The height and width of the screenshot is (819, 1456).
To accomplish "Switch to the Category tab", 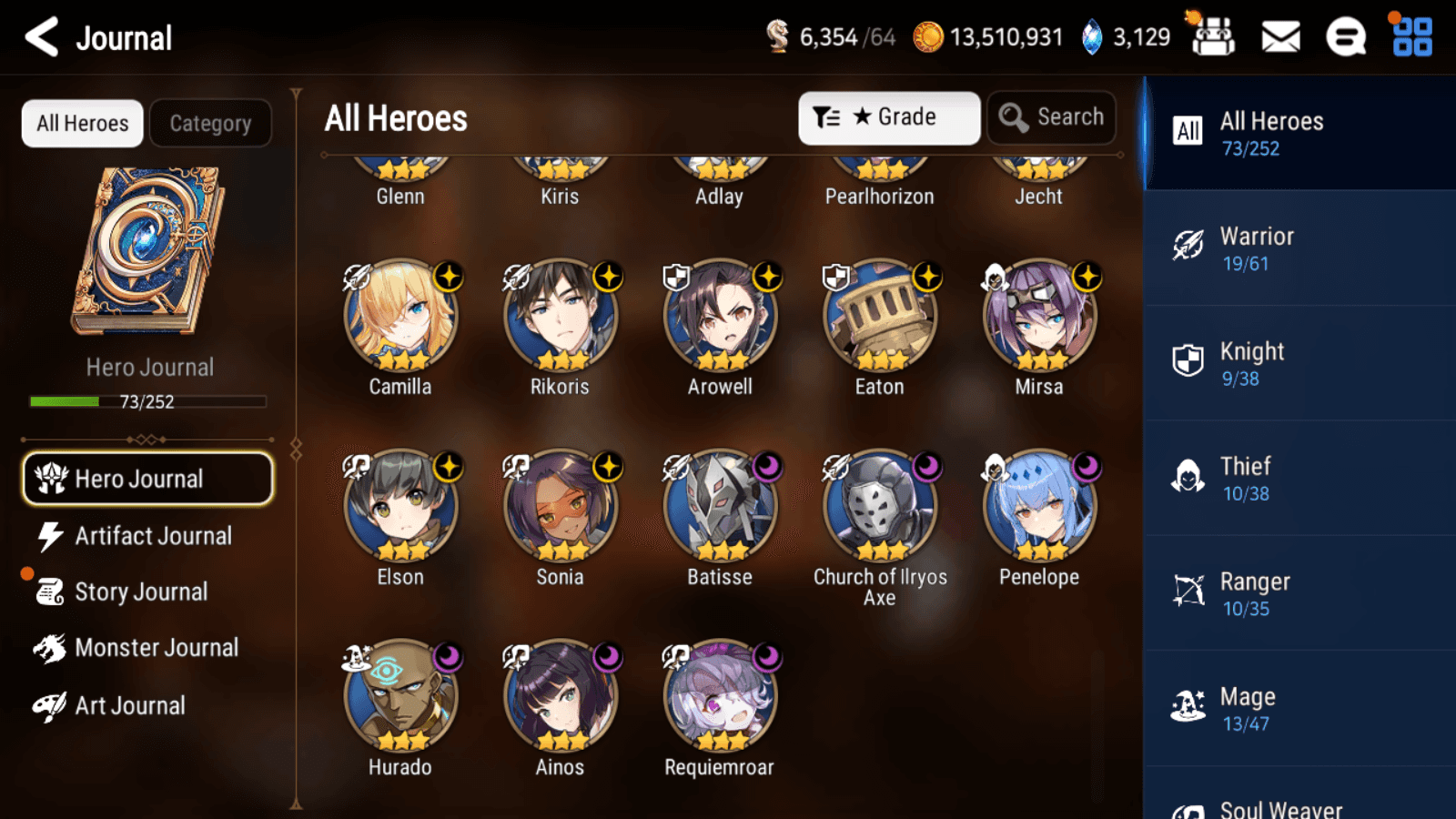I will coord(210,123).
